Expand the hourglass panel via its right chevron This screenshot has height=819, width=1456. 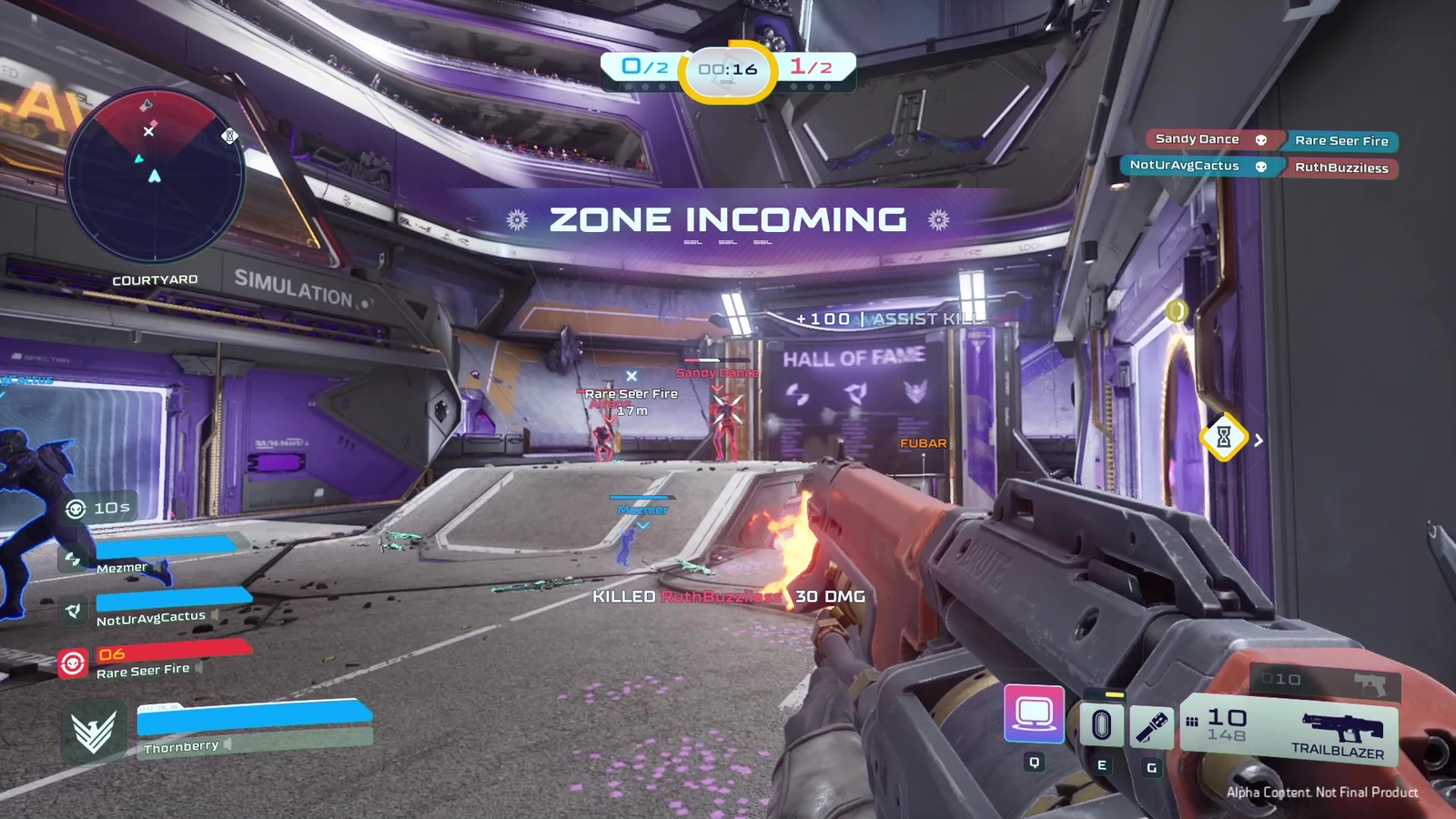(1259, 440)
